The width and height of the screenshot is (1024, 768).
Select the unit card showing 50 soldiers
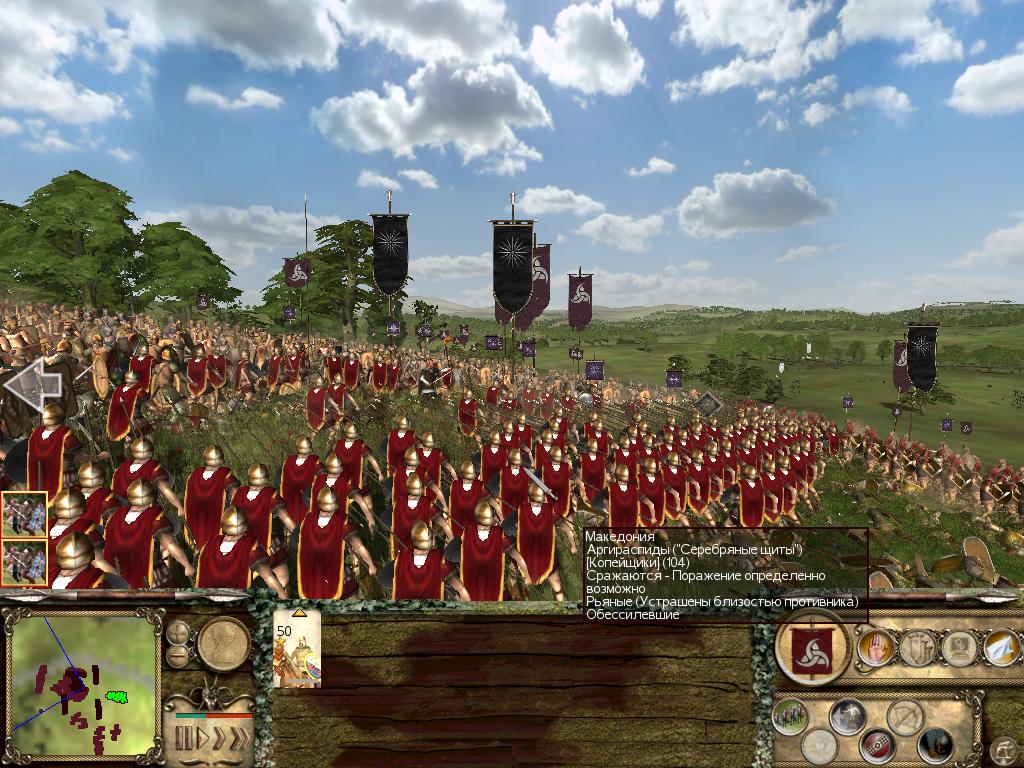click(x=297, y=648)
